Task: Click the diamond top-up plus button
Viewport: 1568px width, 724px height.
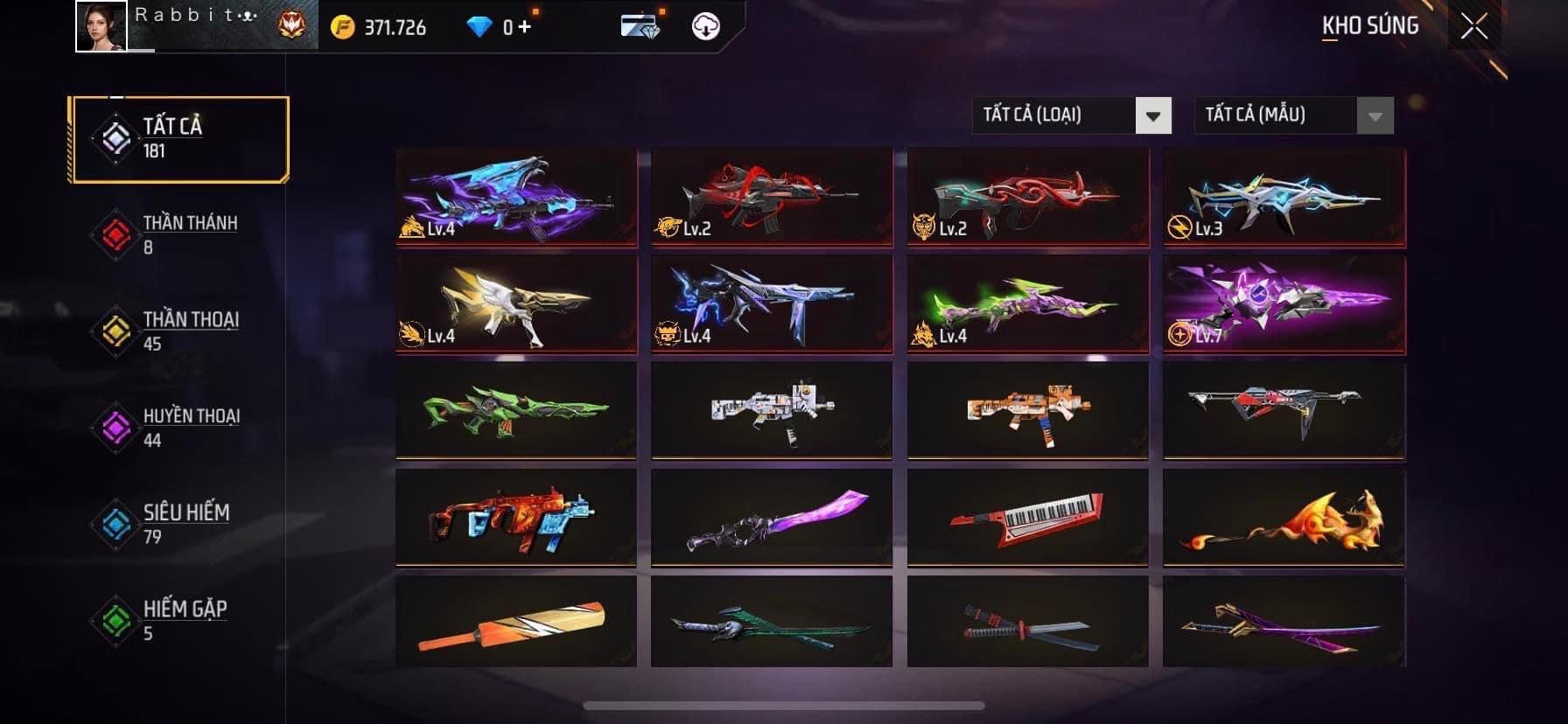Action: tap(524, 27)
